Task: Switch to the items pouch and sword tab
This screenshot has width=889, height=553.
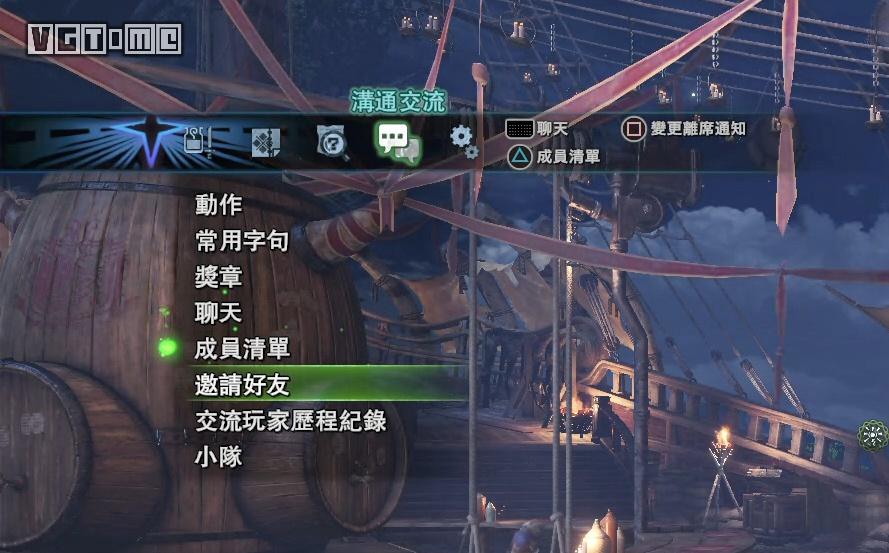Action: (x=199, y=142)
